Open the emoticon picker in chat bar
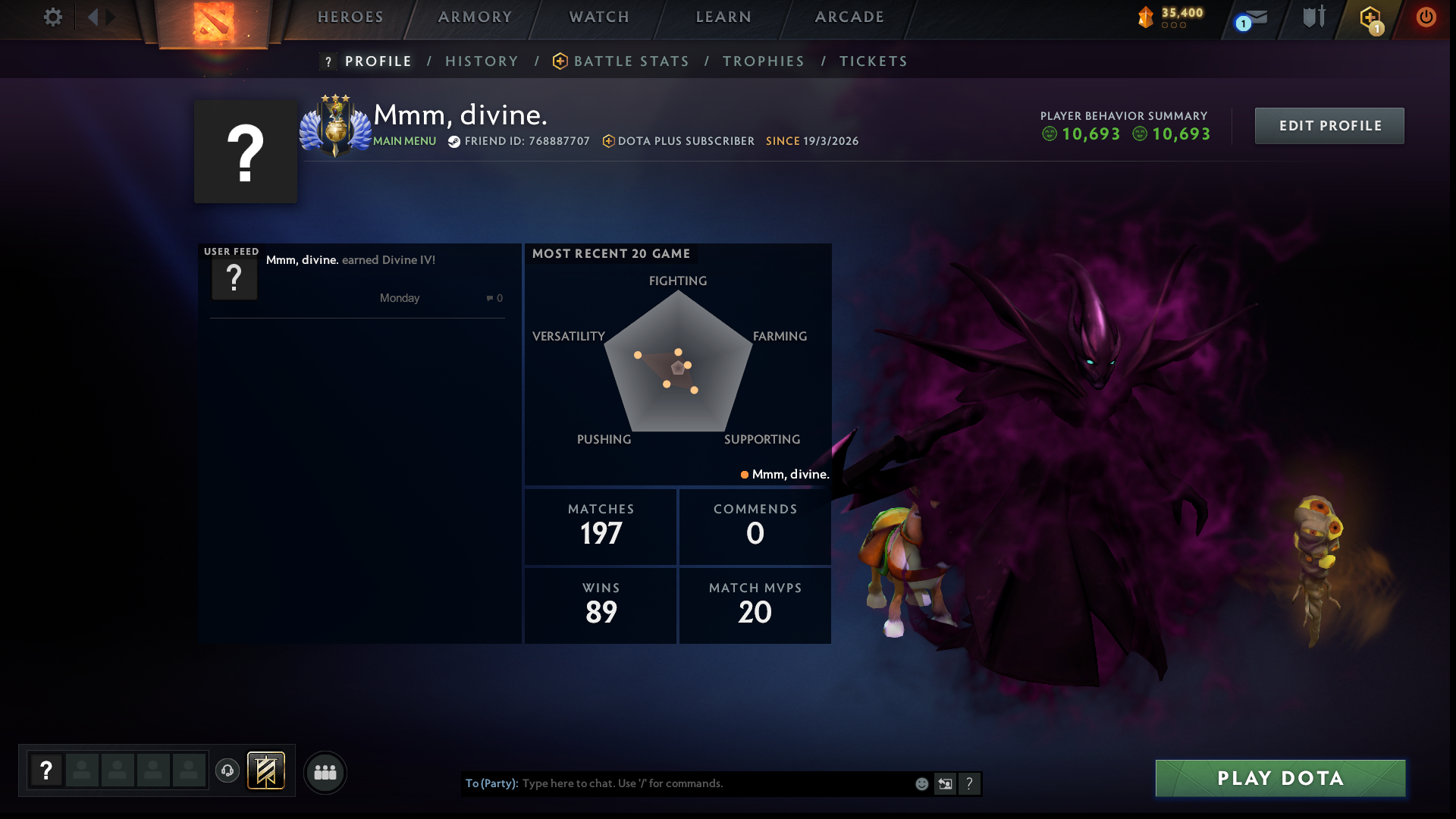 tap(921, 783)
